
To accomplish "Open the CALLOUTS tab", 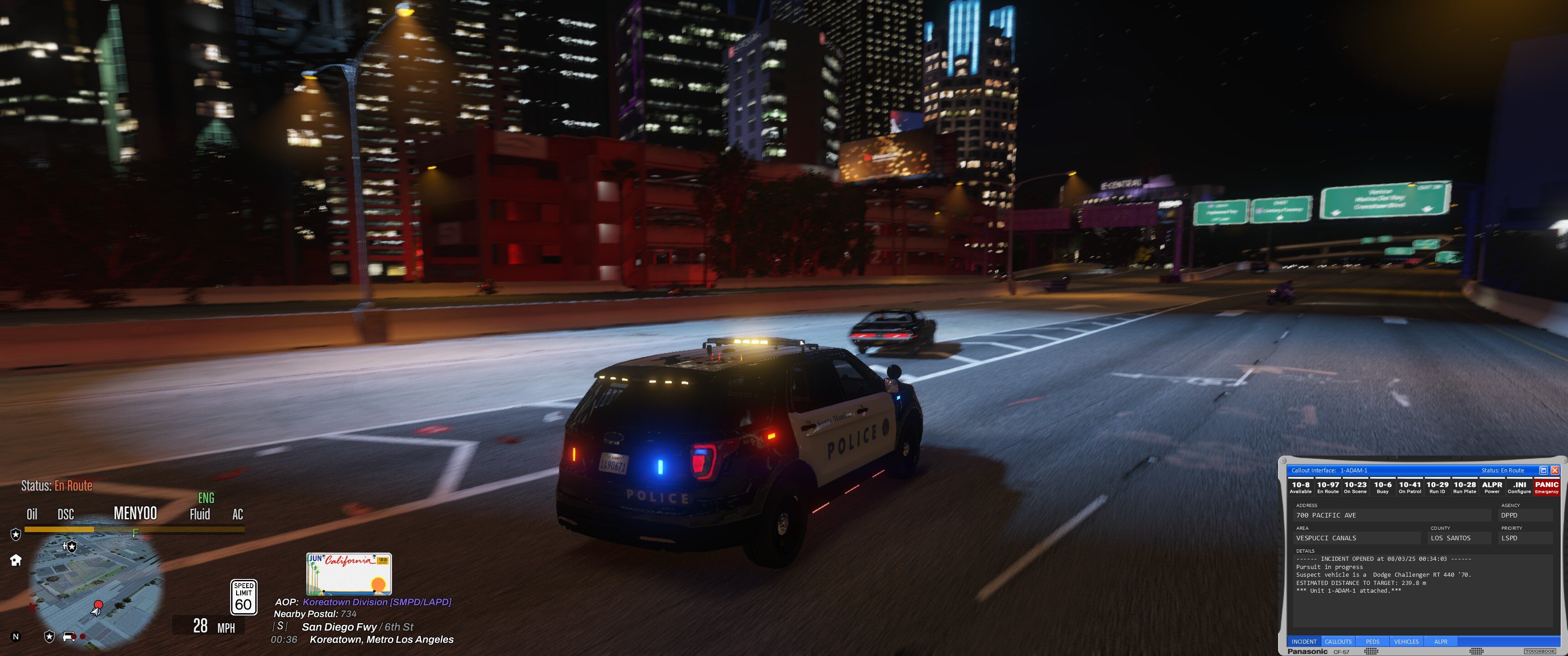I will pos(1338,641).
